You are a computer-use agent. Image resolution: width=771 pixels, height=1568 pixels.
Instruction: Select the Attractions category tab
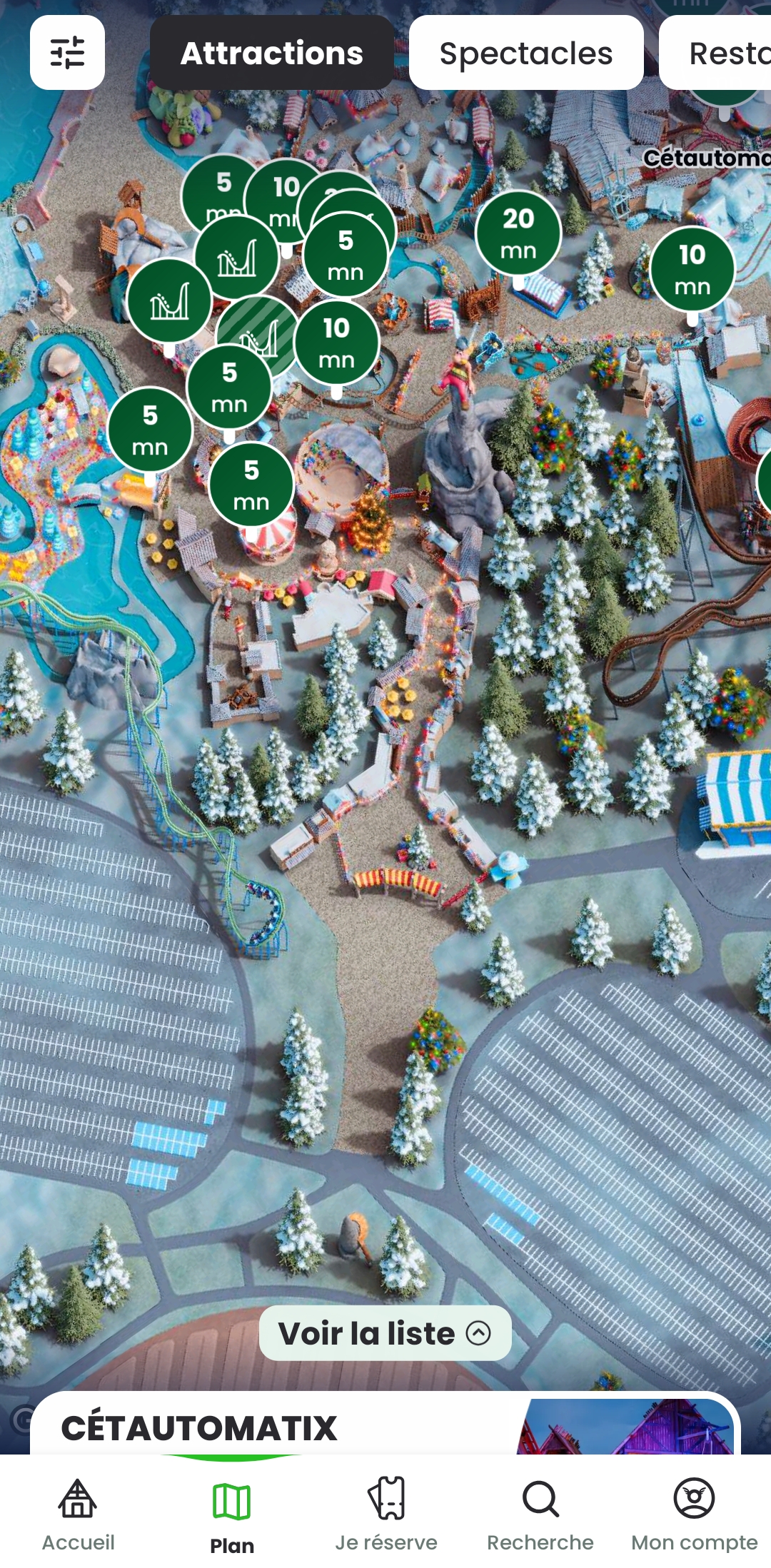271,53
